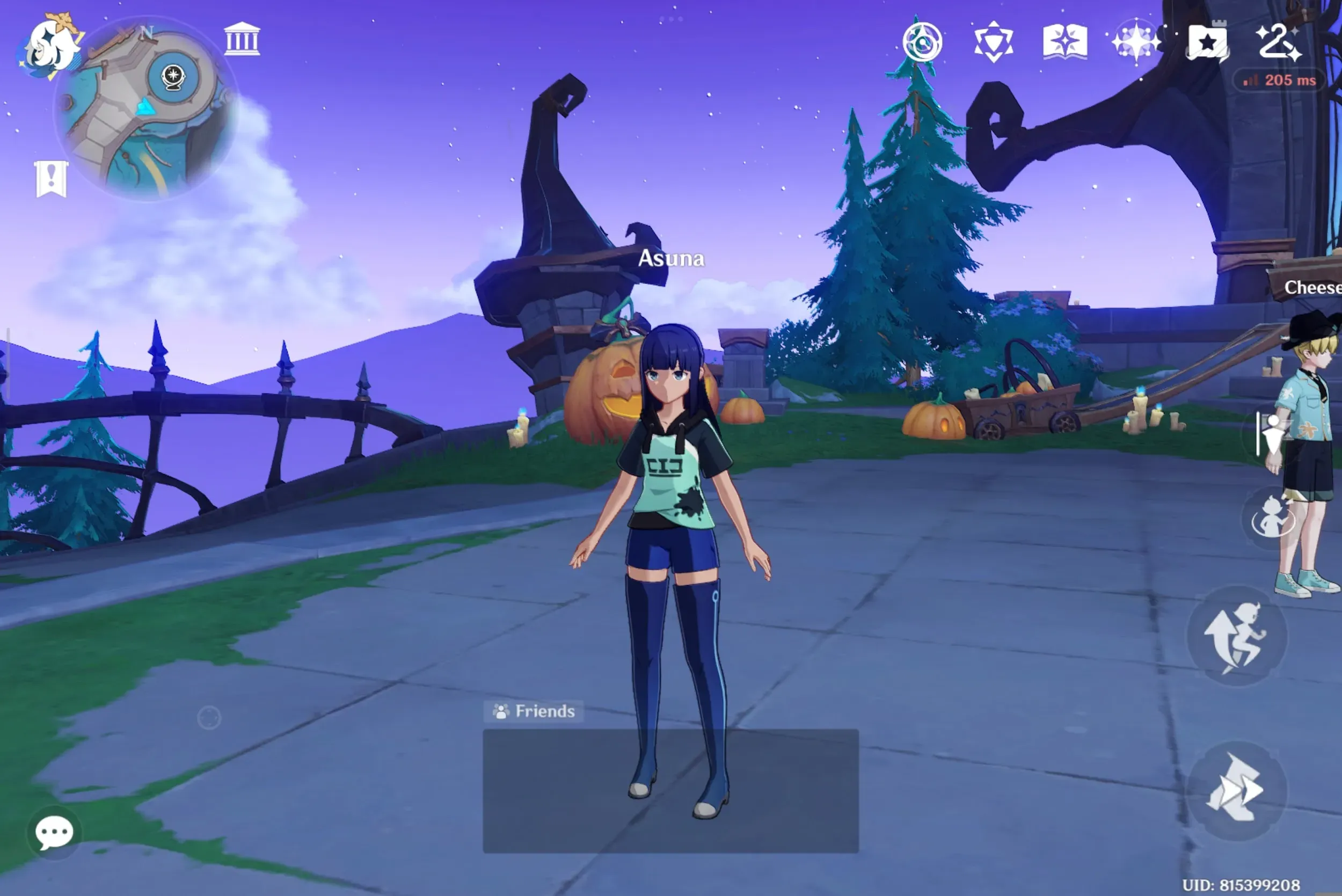Tap the character pose button behind Cheese

(1271, 435)
